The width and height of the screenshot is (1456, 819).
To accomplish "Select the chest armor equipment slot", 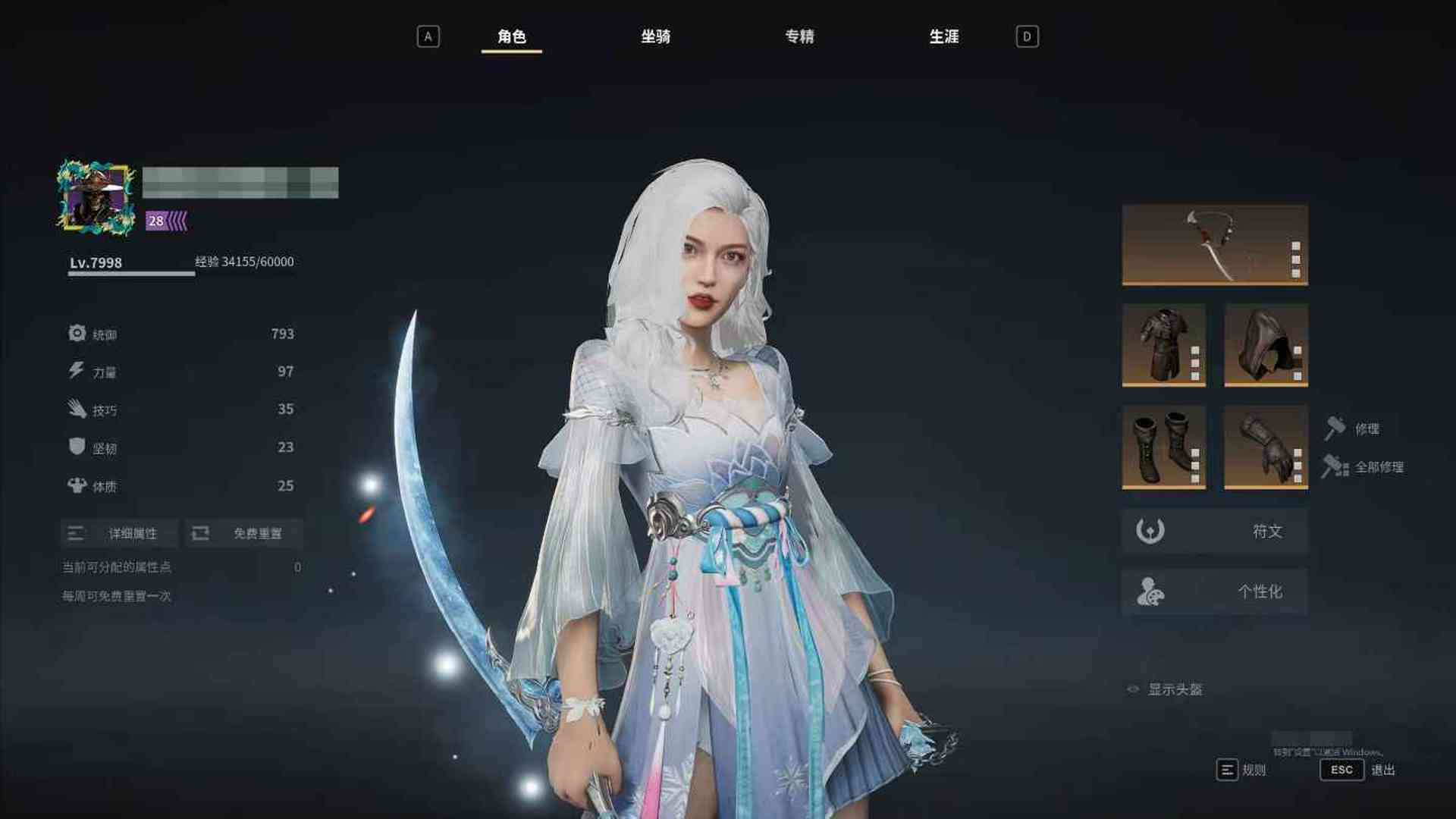I will [x=1163, y=345].
